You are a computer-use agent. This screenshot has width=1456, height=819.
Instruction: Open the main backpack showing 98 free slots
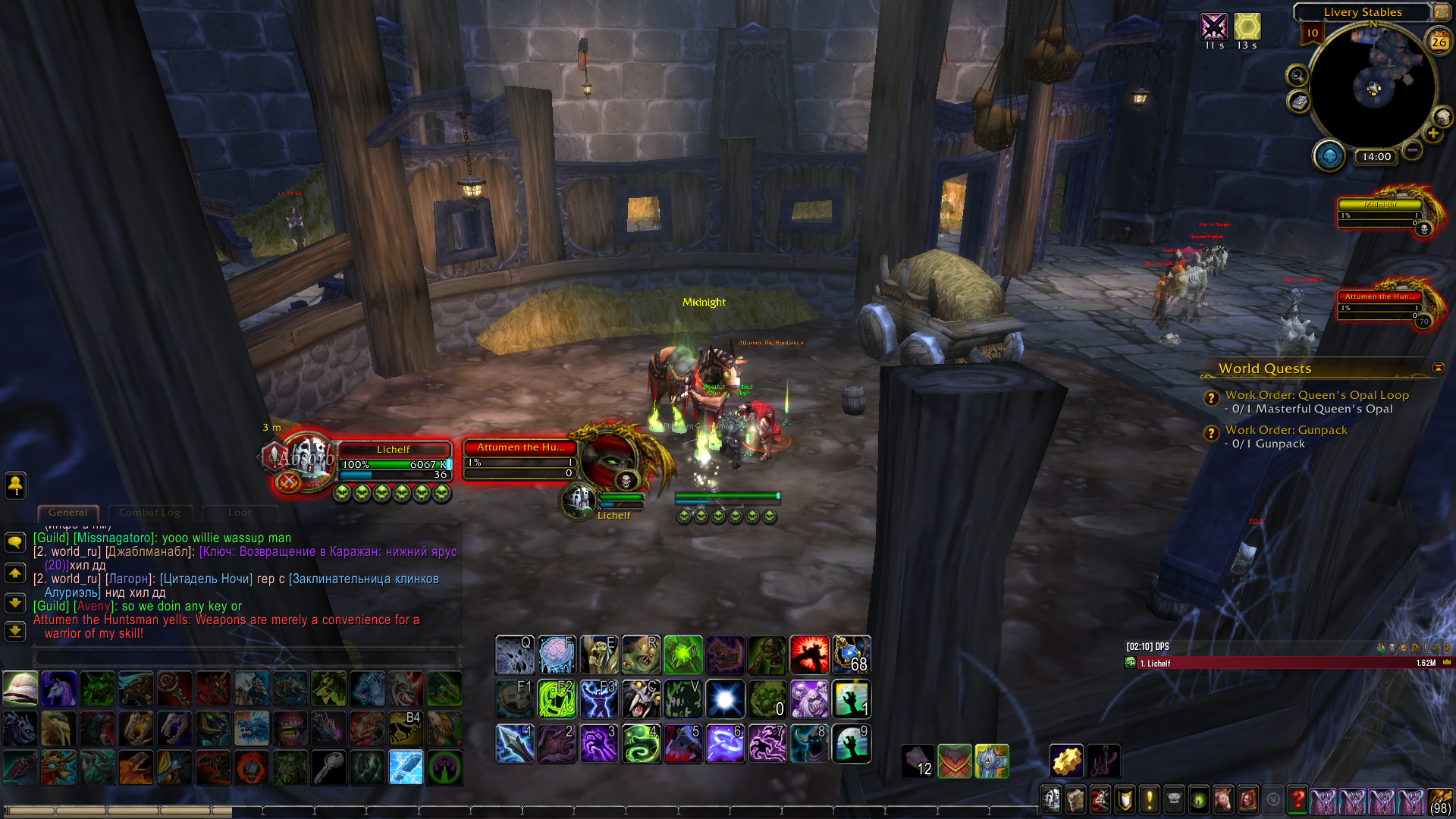point(1440,801)
